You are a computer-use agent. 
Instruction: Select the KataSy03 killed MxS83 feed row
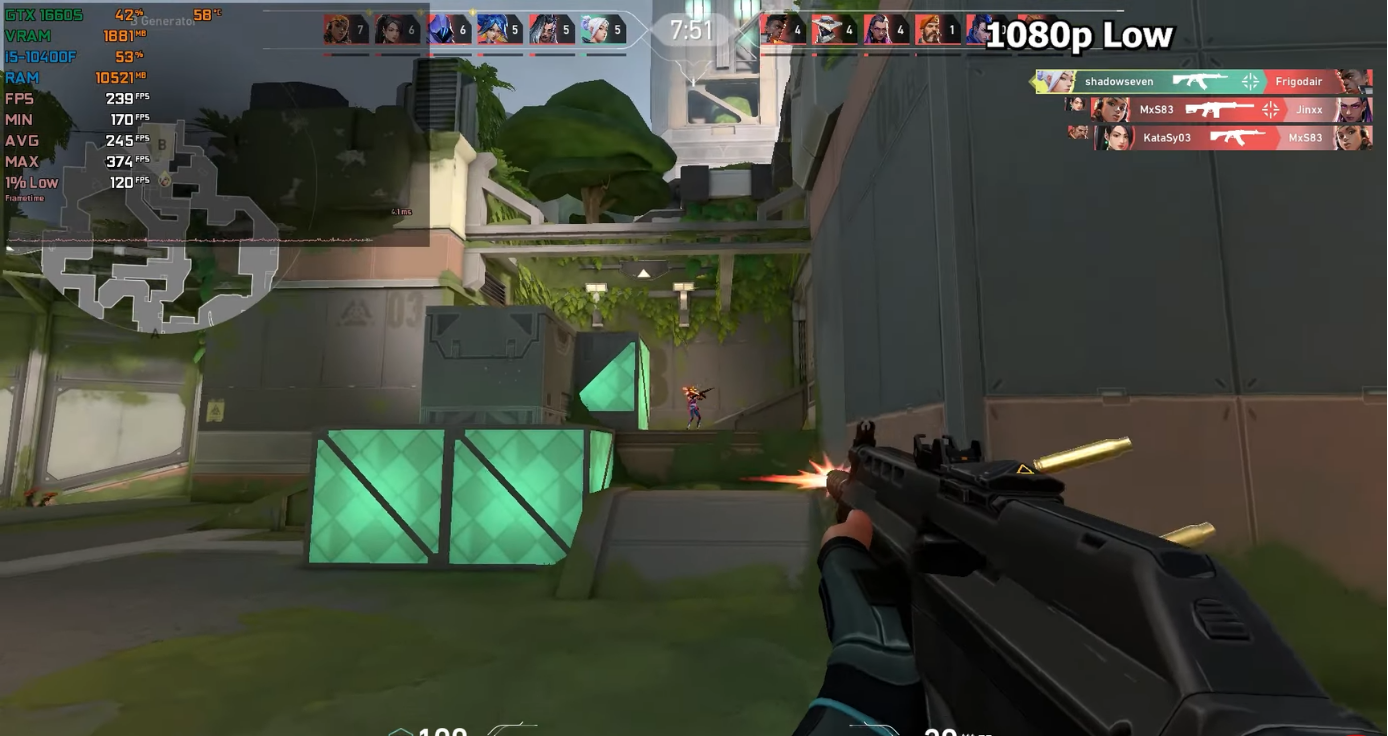(x=1232, y=138)
